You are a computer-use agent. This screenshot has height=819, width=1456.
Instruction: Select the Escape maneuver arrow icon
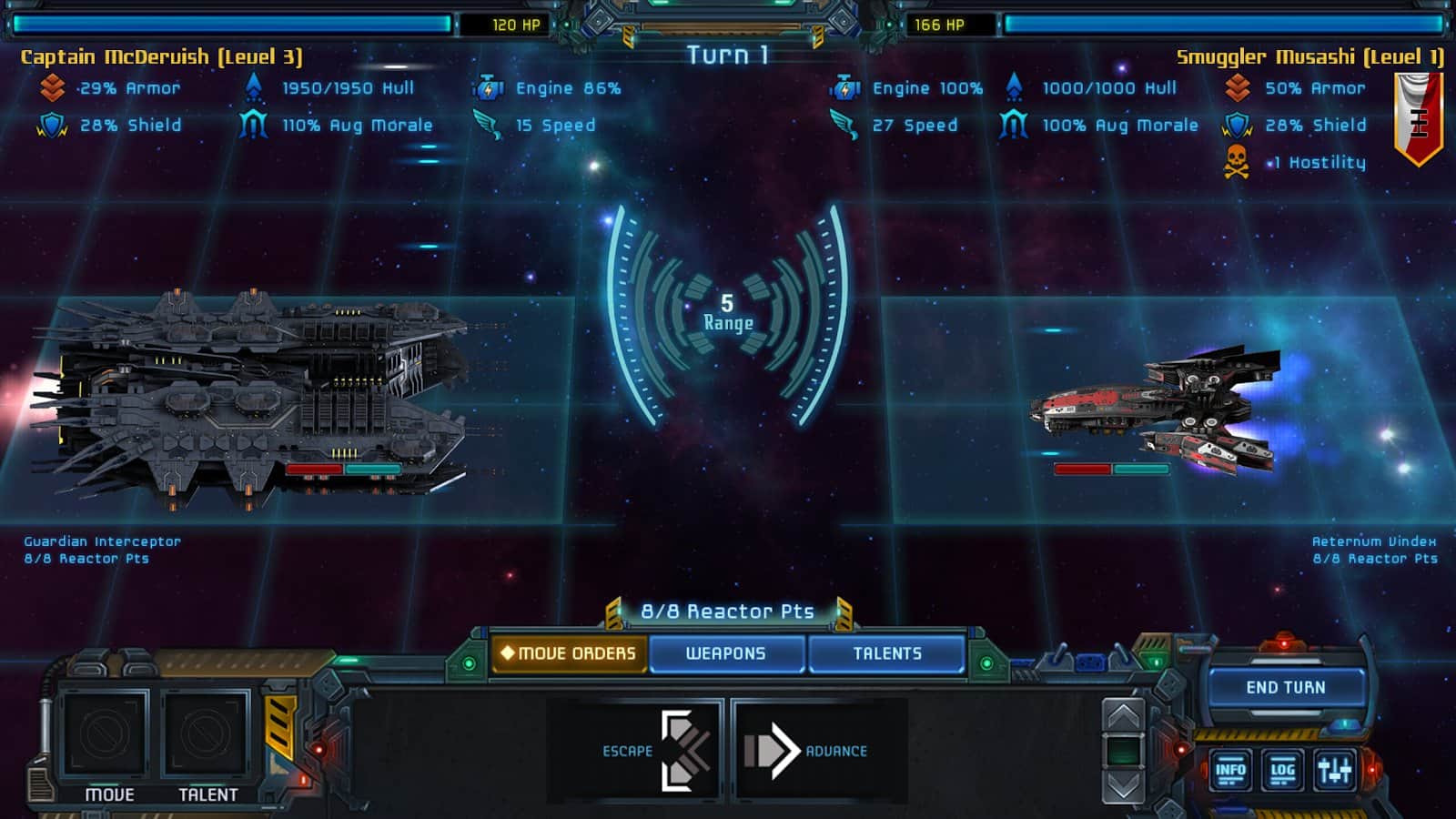pos(684,748)
